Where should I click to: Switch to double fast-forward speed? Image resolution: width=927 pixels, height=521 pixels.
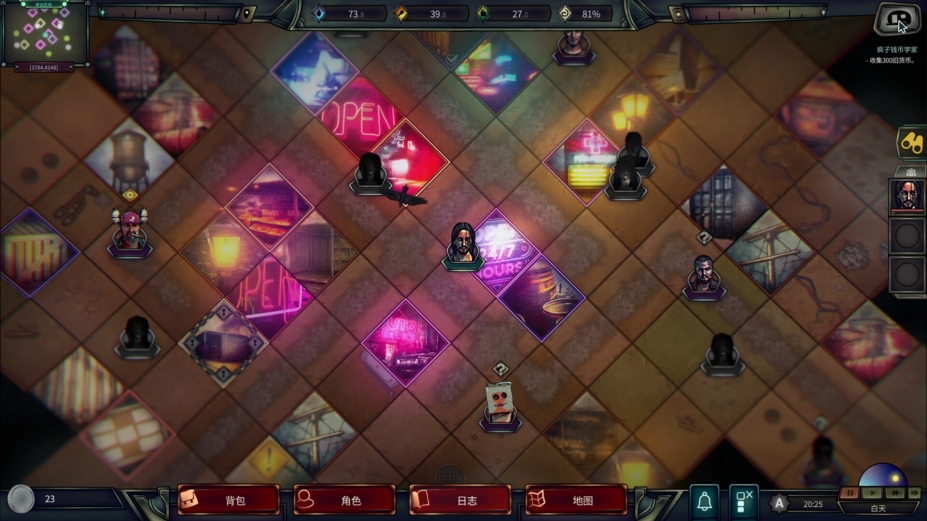pyautogui.click(x=895, y=493)
